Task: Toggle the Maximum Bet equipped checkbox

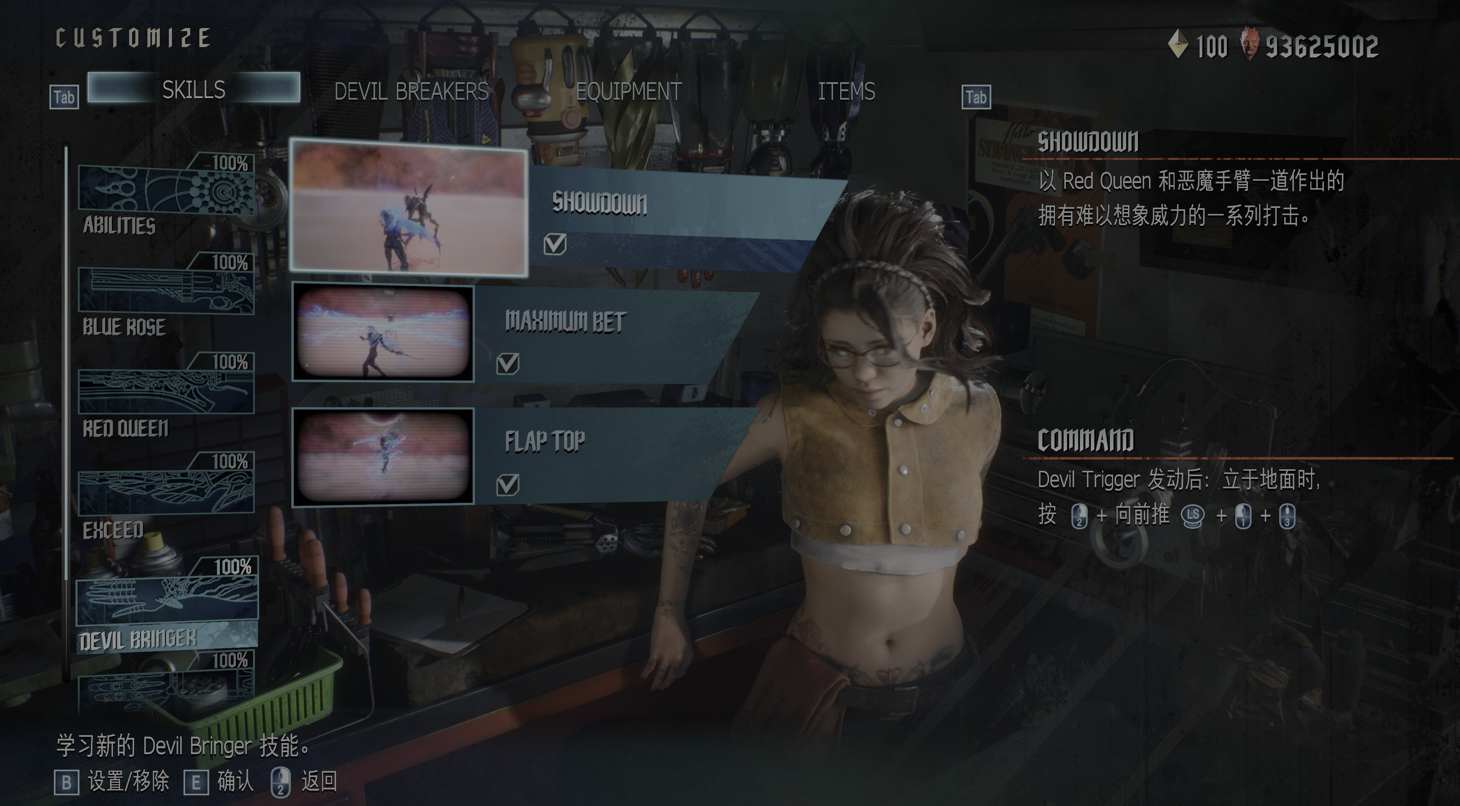Action: pyautogui.click(x=508, y=363)
